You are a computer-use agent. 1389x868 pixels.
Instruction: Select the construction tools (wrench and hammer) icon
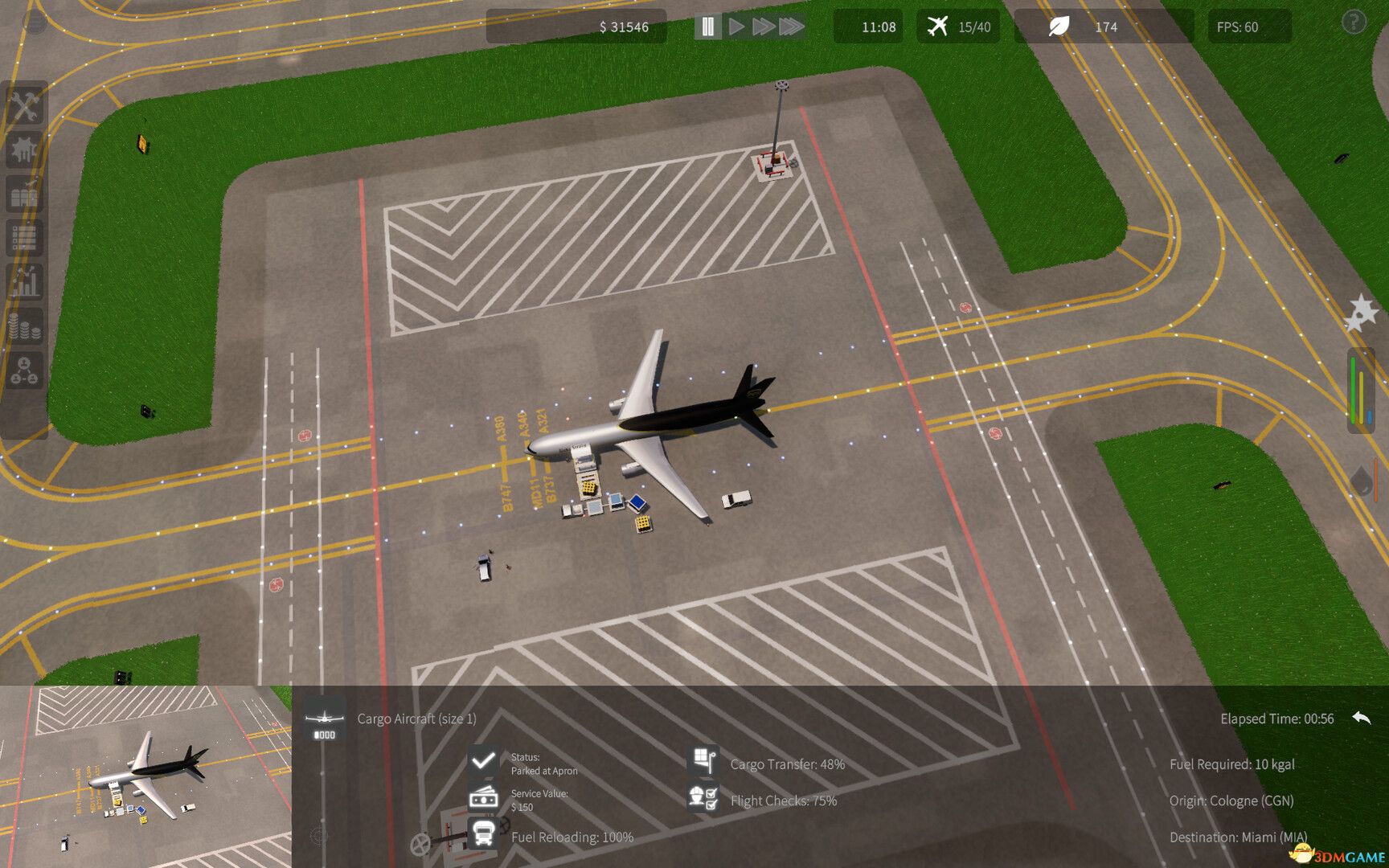(x=25, y=105)
